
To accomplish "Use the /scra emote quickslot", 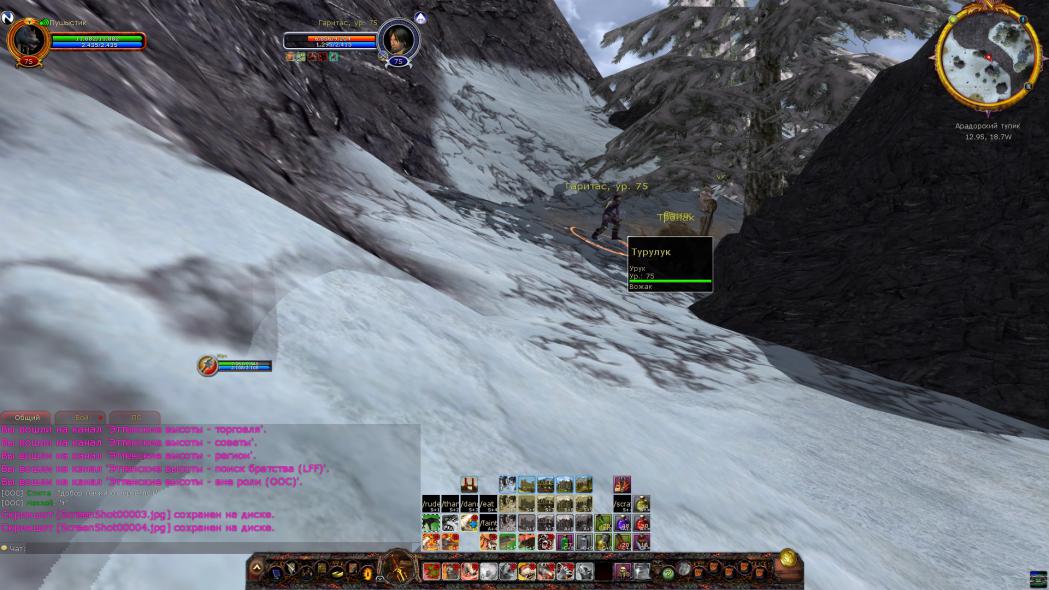I will [x=622, y=504].
